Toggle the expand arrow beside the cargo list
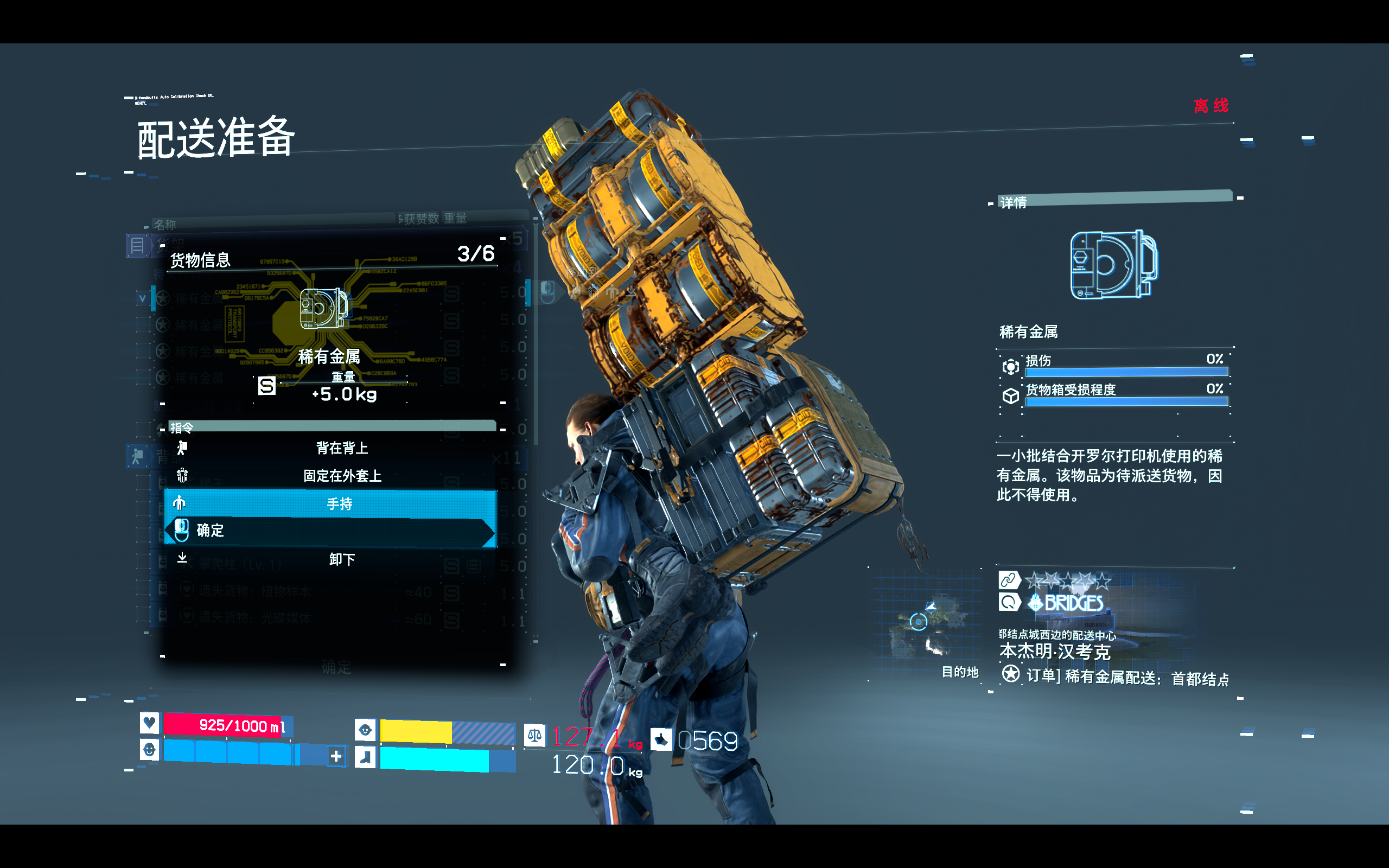Viewport: 1389px width, 868px height. tap(142, 298)
